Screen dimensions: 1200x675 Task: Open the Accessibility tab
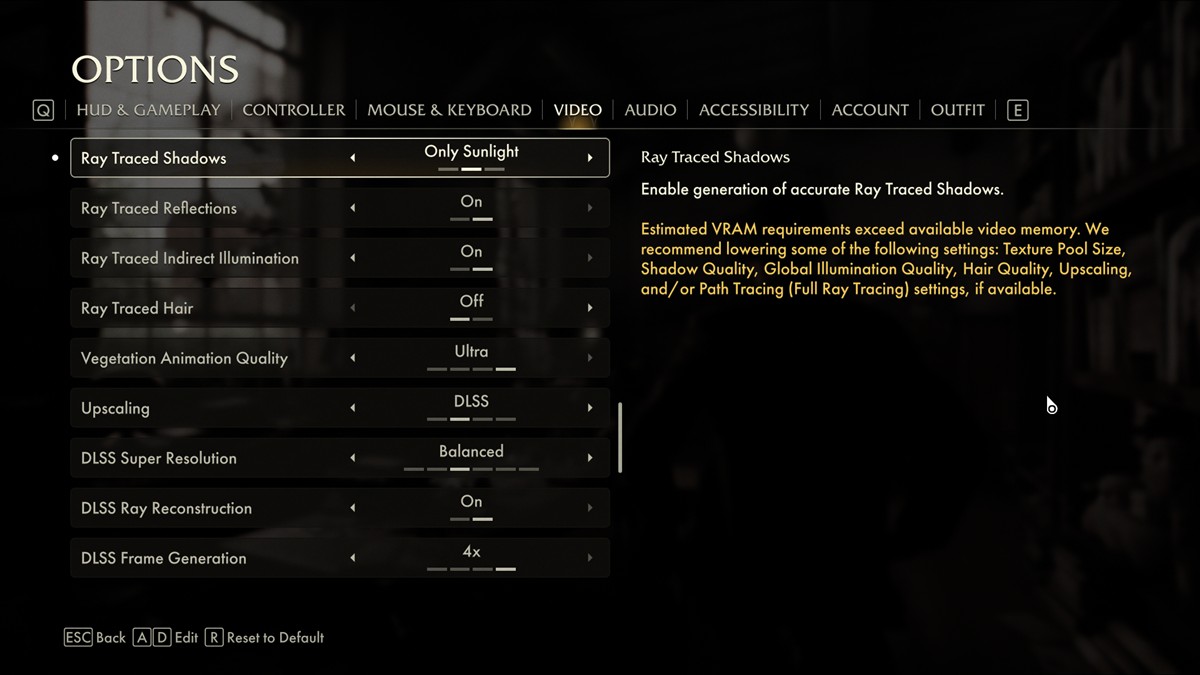(754, 110)
